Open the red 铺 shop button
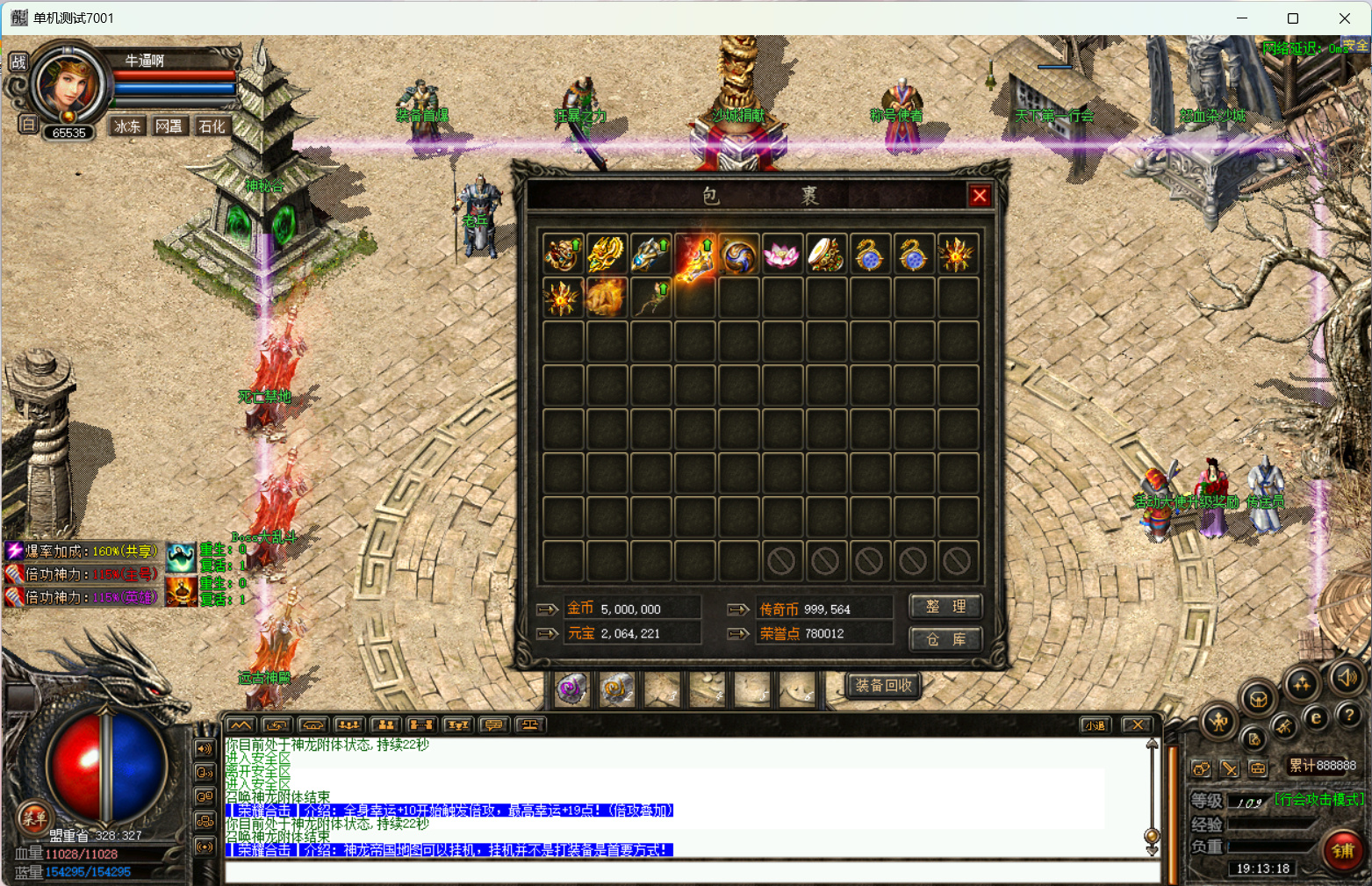 coord(1343,850)
